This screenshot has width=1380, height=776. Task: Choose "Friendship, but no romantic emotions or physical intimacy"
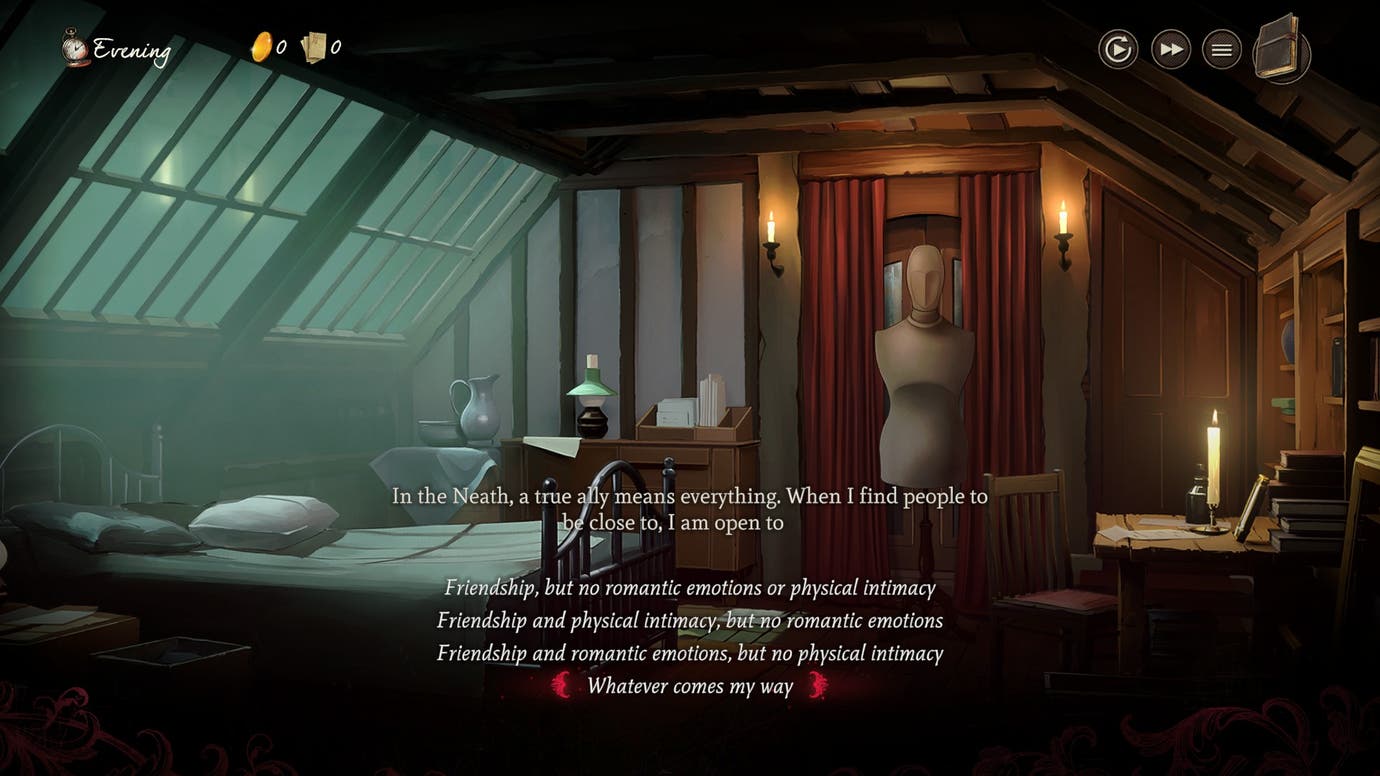click(x=690, y=588)
